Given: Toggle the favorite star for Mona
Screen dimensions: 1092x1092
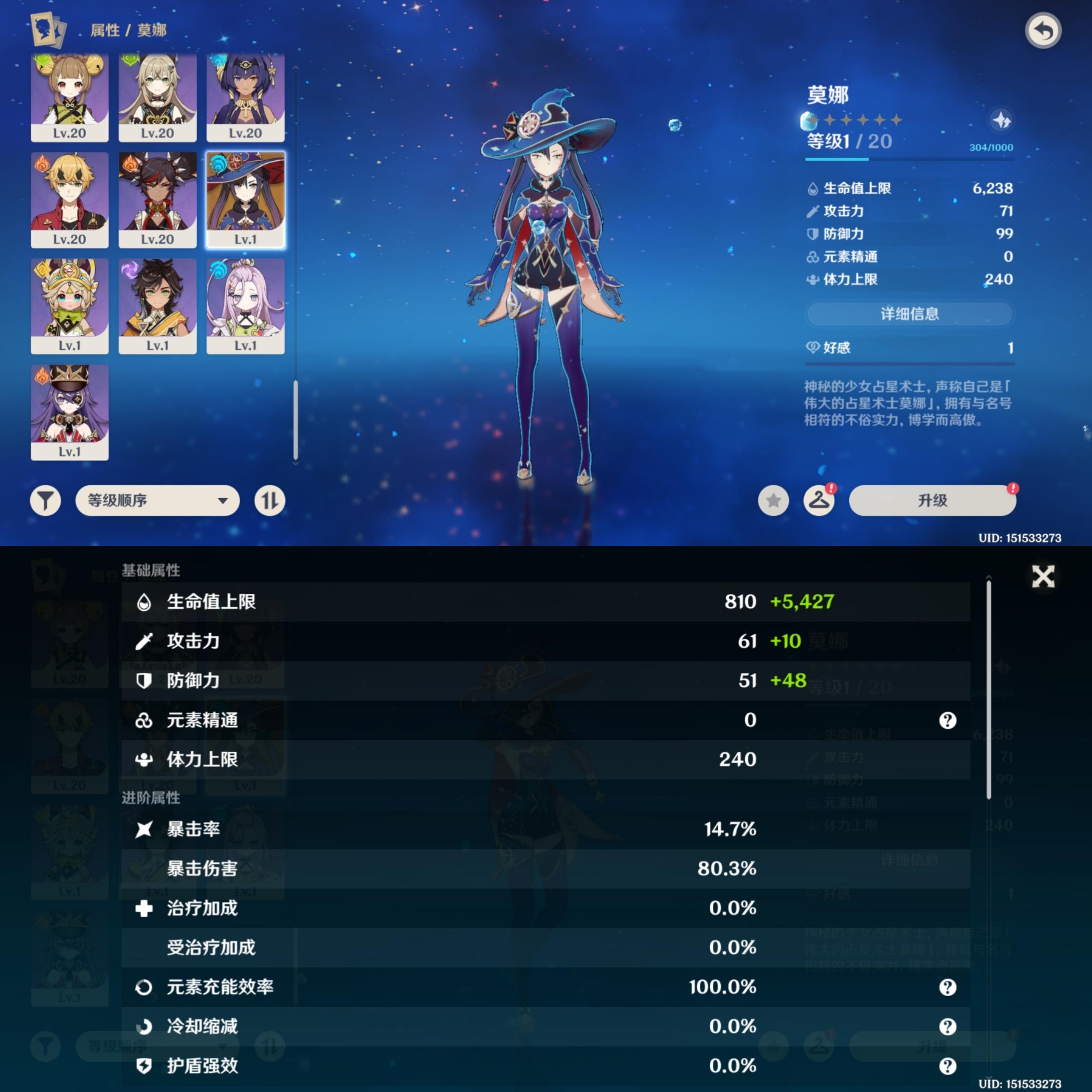Looking at the screenshot, I should [773, 500].
